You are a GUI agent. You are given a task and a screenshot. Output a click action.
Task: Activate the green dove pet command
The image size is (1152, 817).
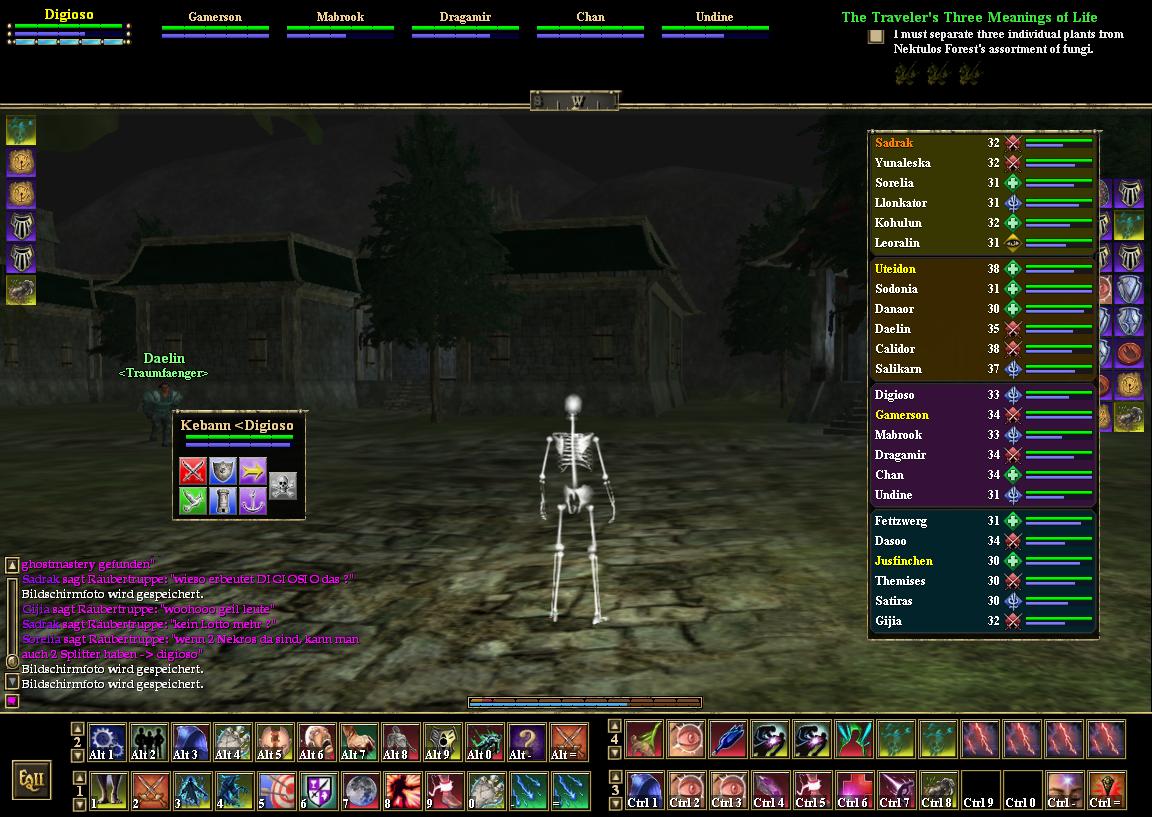coord(193,500)
